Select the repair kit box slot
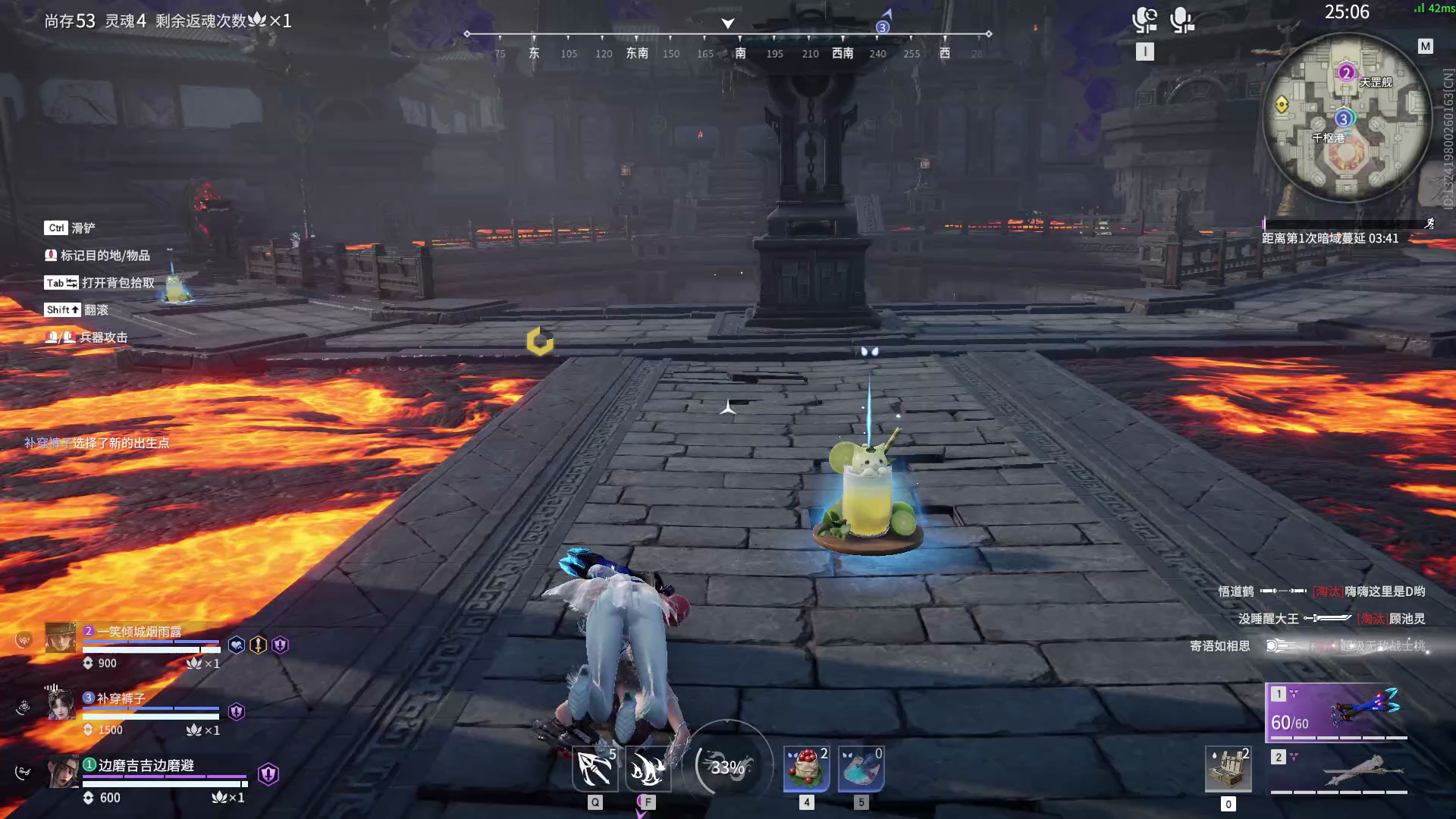The width and height of the screenshot is (1456, 819). click(x=1228, y=769)
